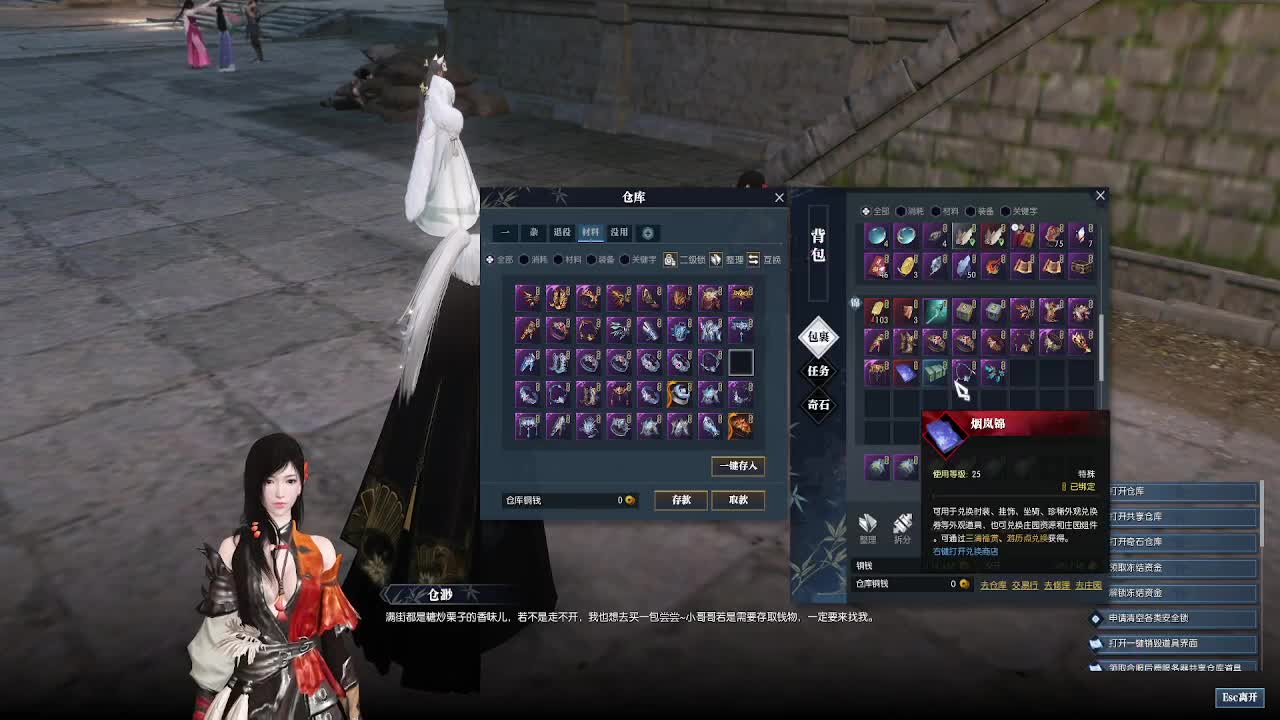
Task: Filter warehouse items by 装备
Action: (x=602, y=260)
